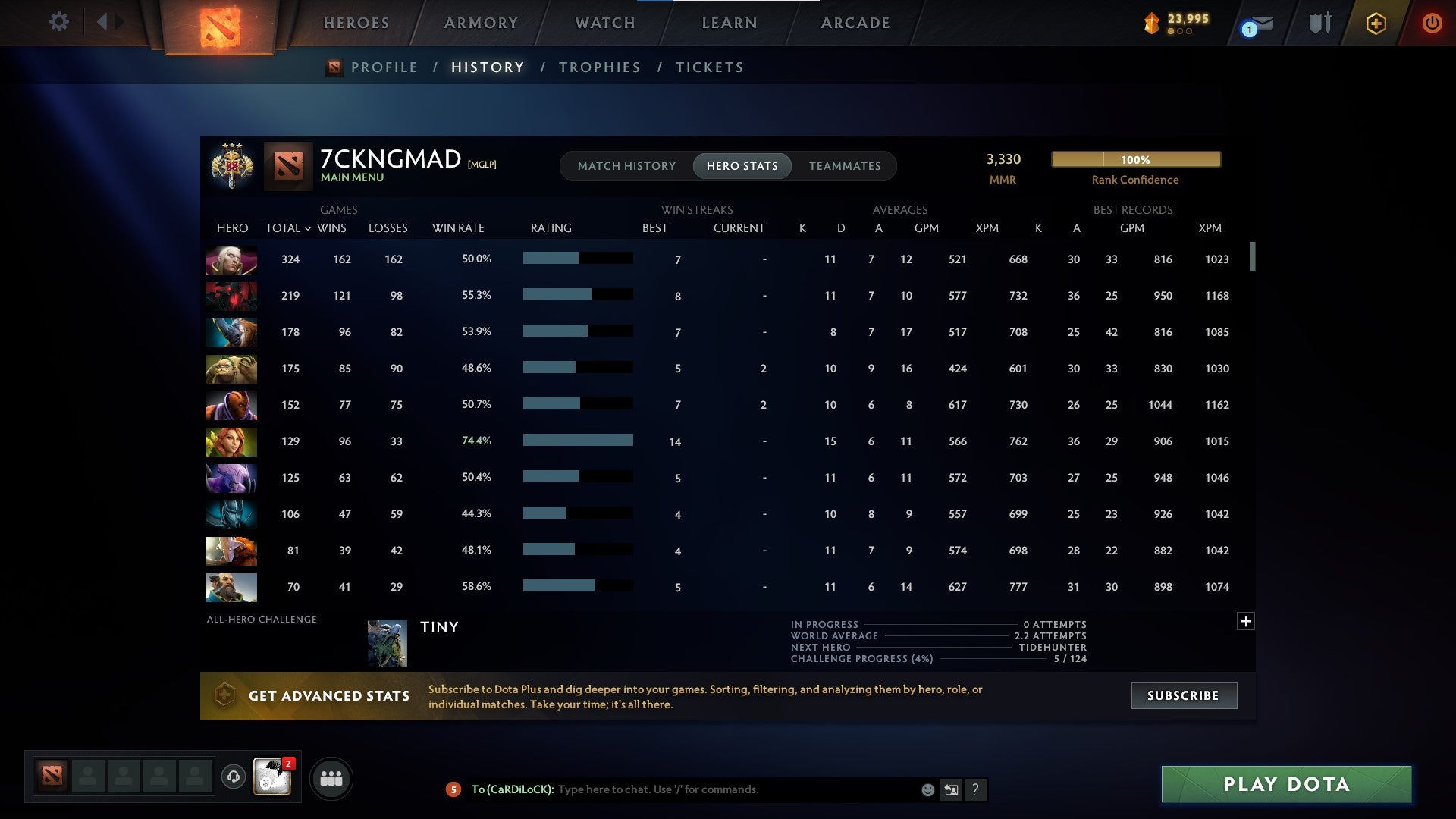This screenshot has width=1456, height=819.
Task: Click the chat help question mark
Action: (977, 789)
